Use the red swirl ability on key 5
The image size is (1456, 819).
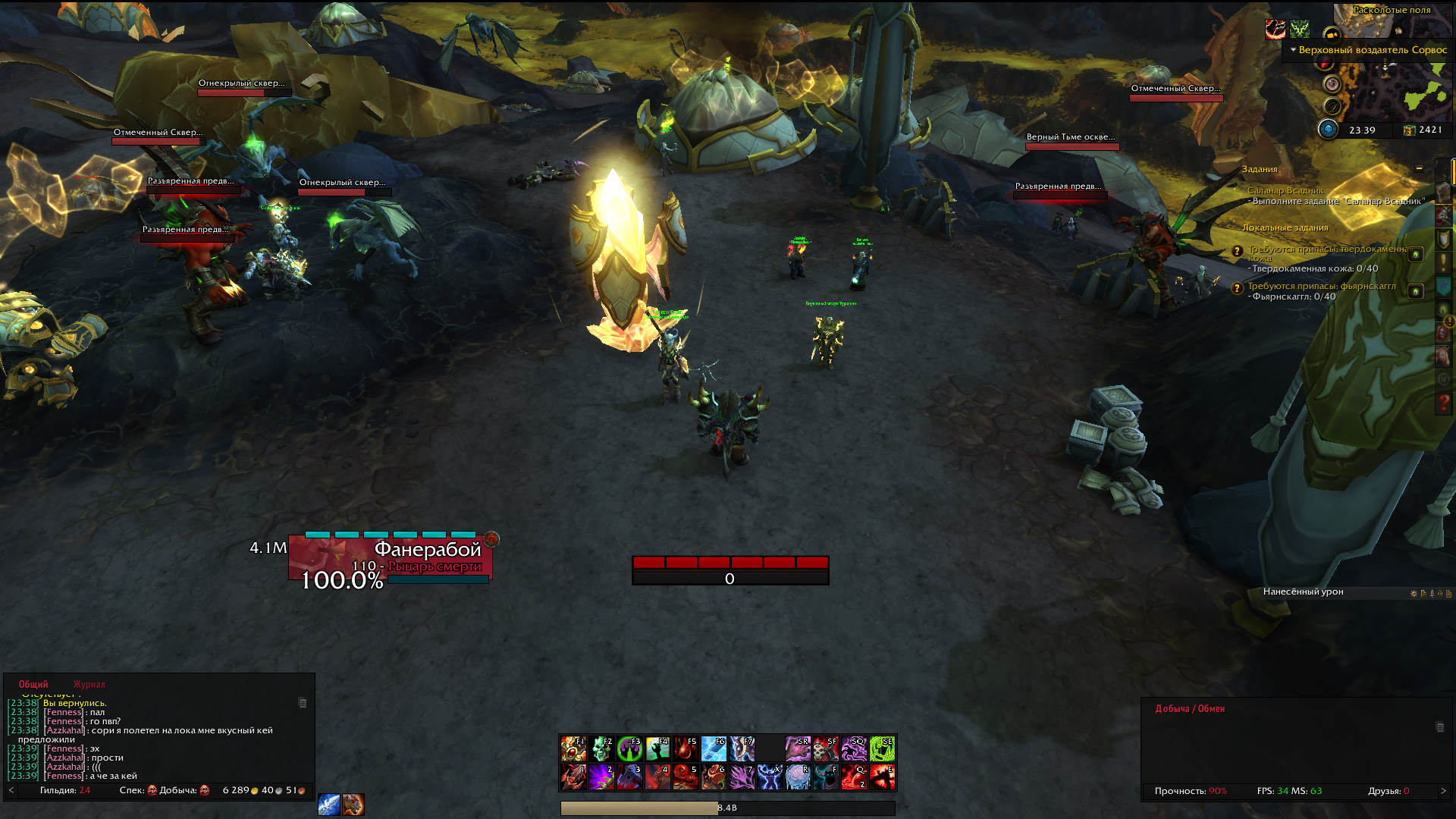(x=686, y=777)
